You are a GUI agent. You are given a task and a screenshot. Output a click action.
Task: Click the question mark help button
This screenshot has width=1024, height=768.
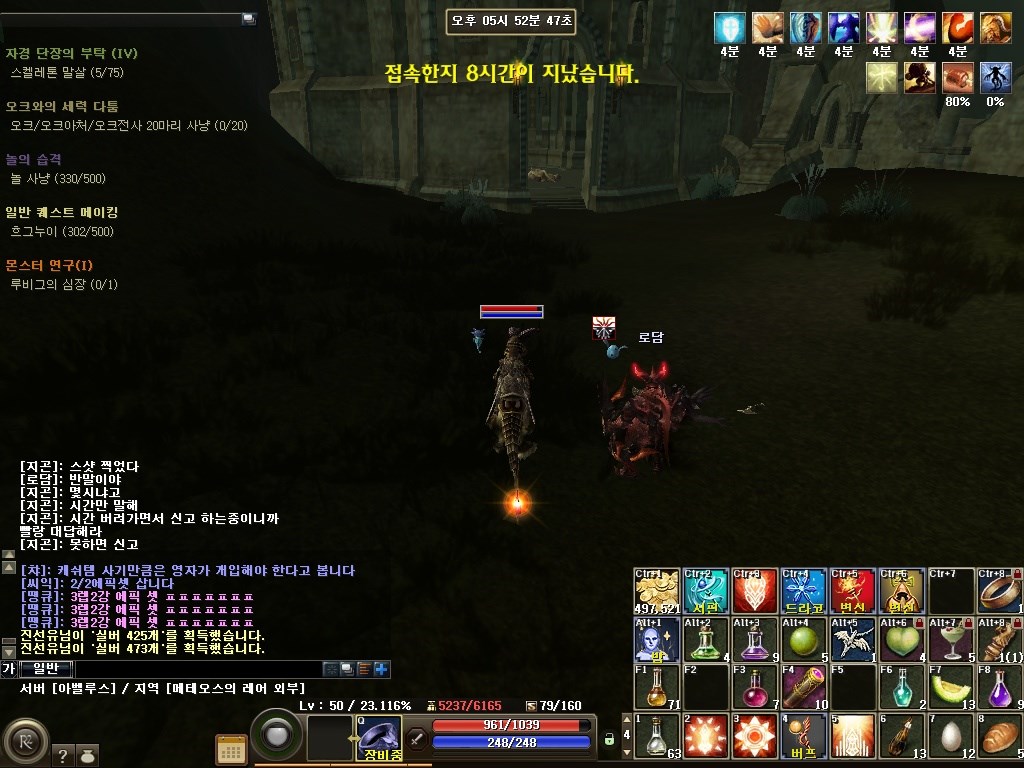tap(62, 756)
